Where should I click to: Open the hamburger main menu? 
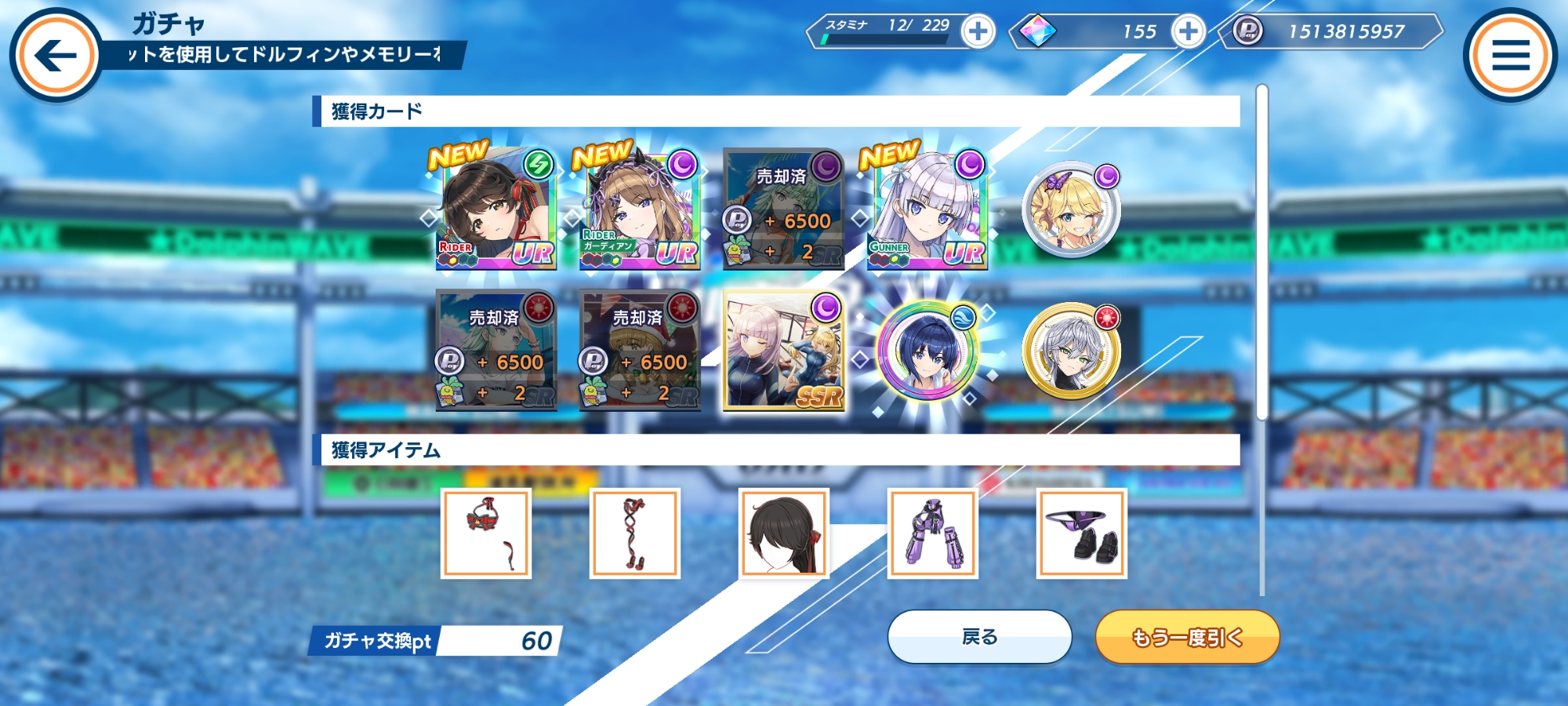(1510, 55)
